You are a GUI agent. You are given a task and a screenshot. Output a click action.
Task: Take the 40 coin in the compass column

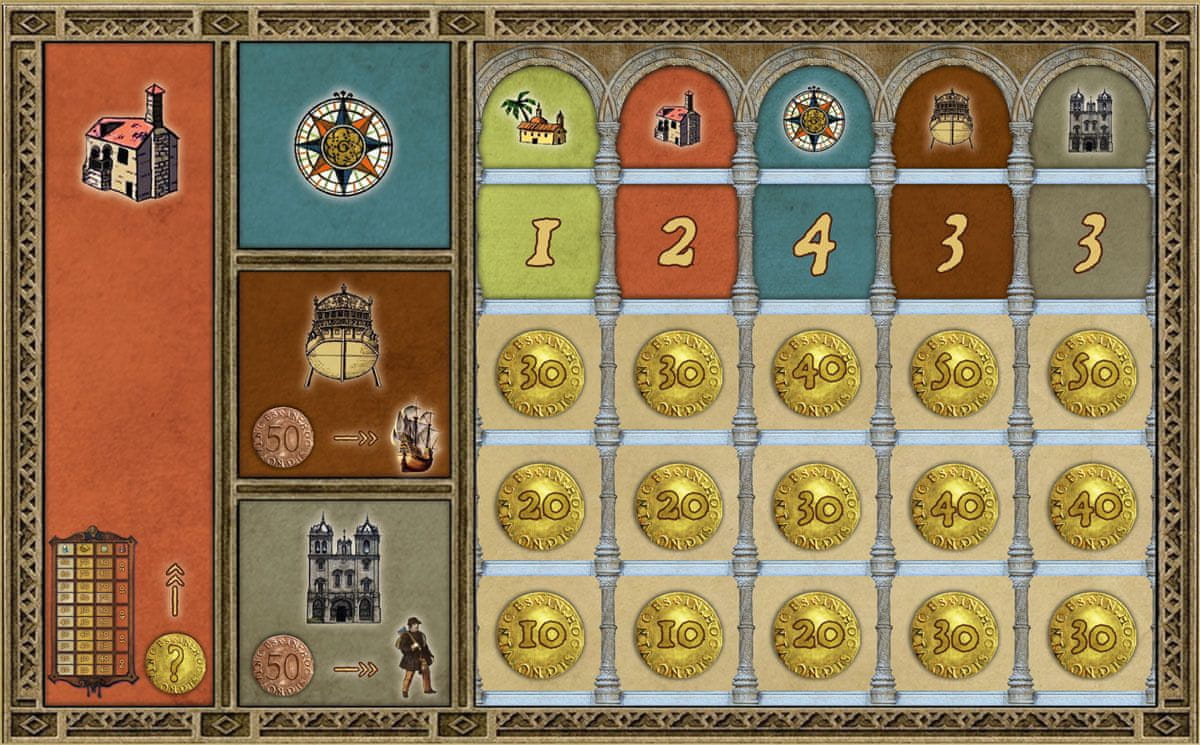click(816, 373)
